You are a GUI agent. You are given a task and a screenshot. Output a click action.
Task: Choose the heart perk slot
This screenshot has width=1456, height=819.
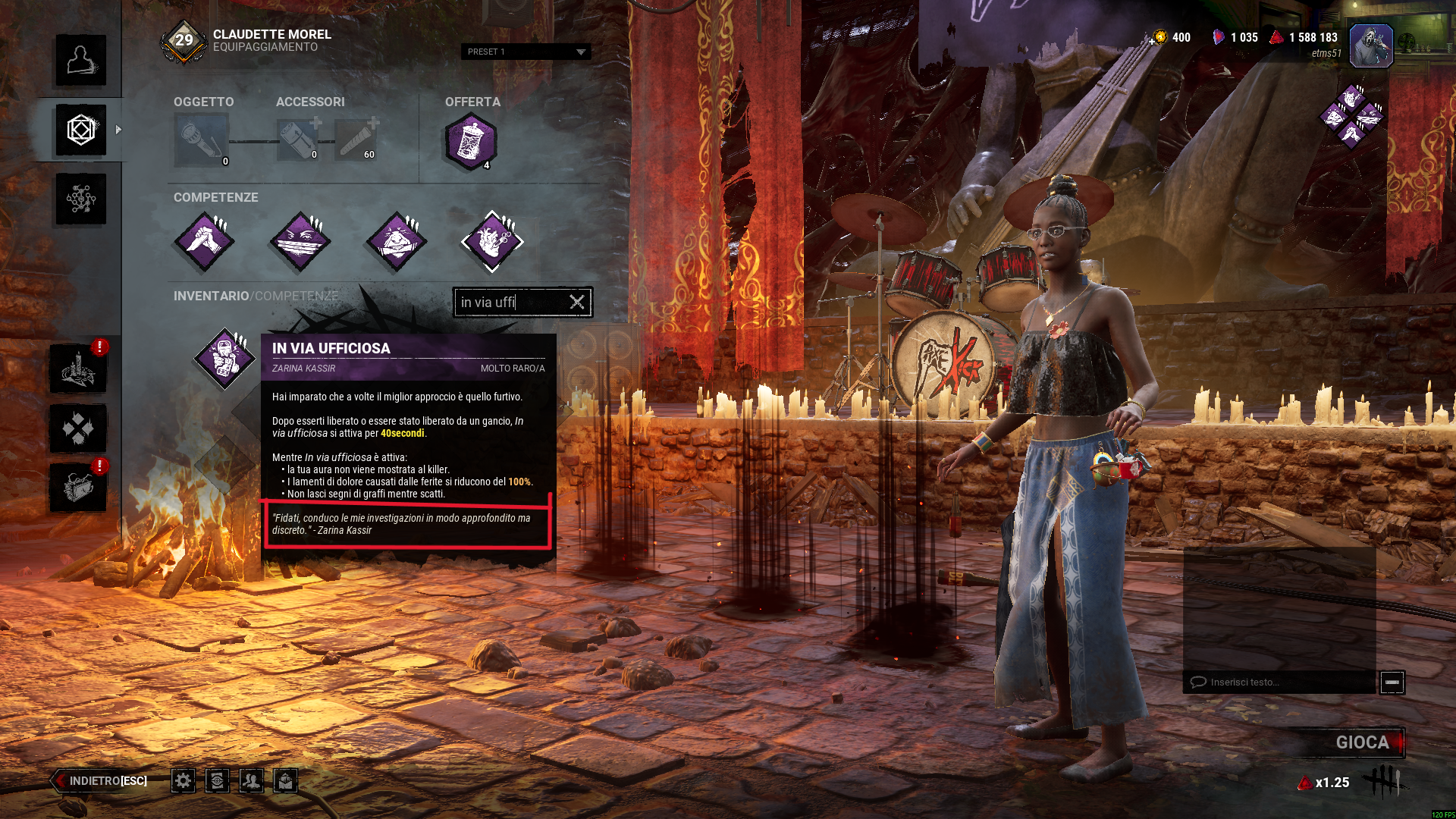(492, 241)
